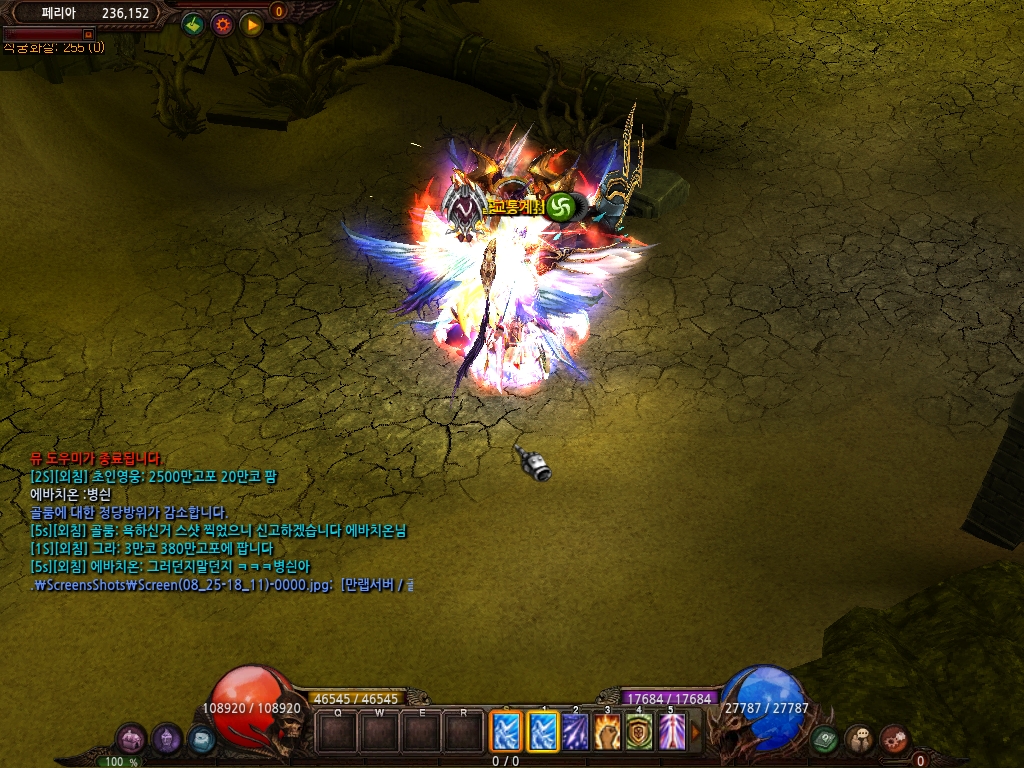The width and height of the screenshot is (1024, 768).
Task: Use the green shield skill in slot 4
Action: [x=640, y=731]
